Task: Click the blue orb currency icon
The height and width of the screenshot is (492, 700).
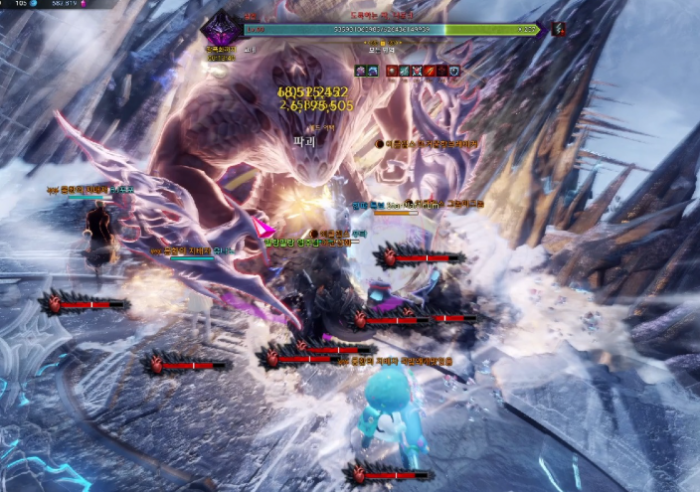Action: 32,4
